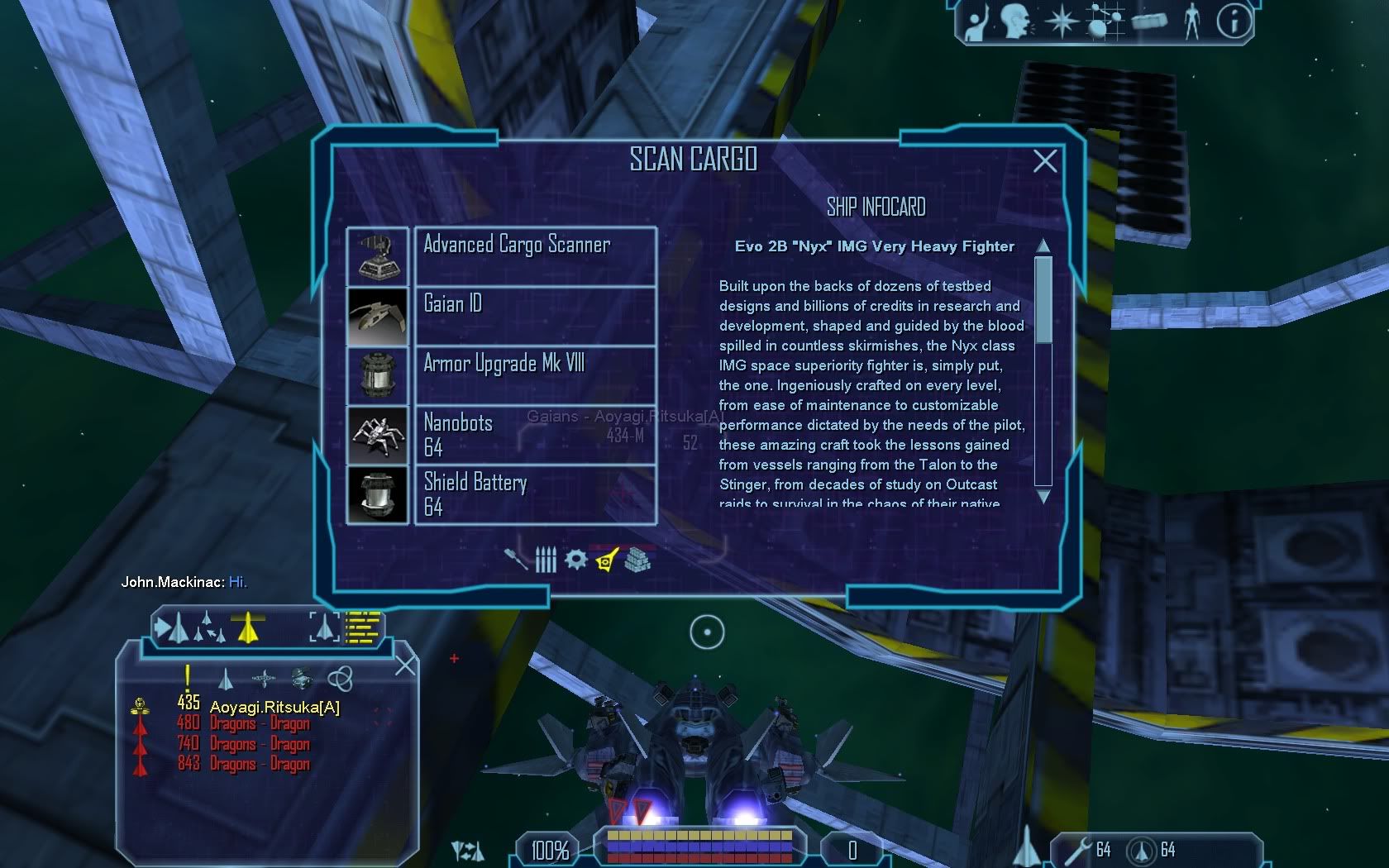Show ammunition filter with four bullets icon
Screen dimensions: 1389x868
pyautogui.click(x=546, y=560)
